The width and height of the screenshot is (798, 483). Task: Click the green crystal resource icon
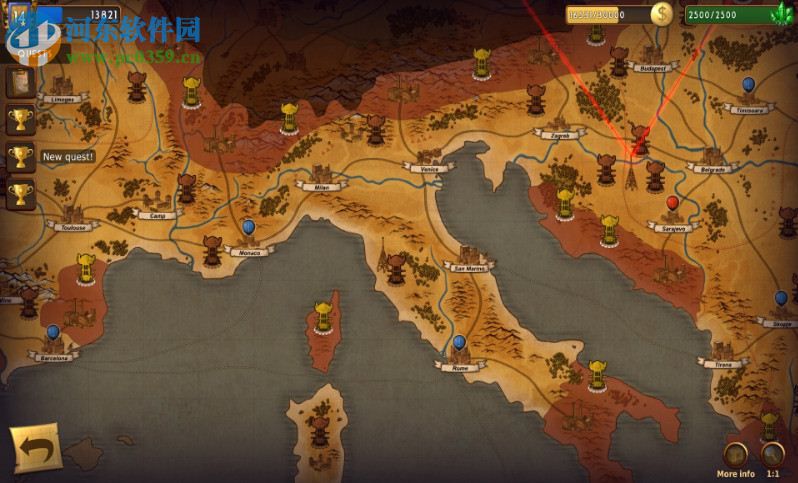point(779,14)
